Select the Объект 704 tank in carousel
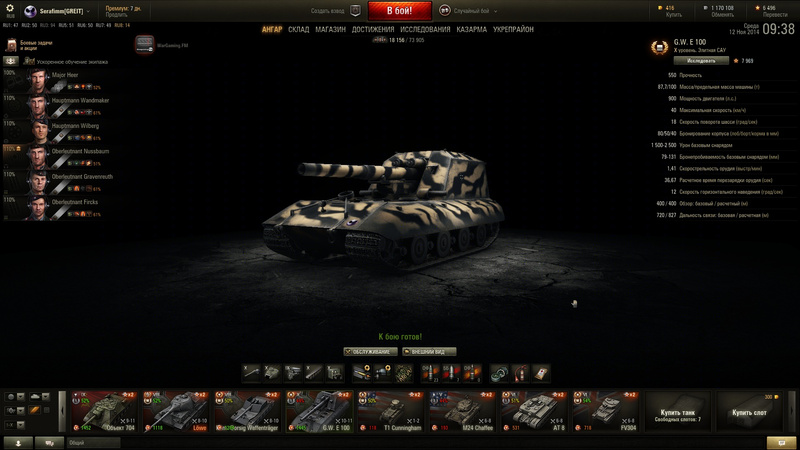The height and width of the screenshot is (450, 800). pos(98,411)
